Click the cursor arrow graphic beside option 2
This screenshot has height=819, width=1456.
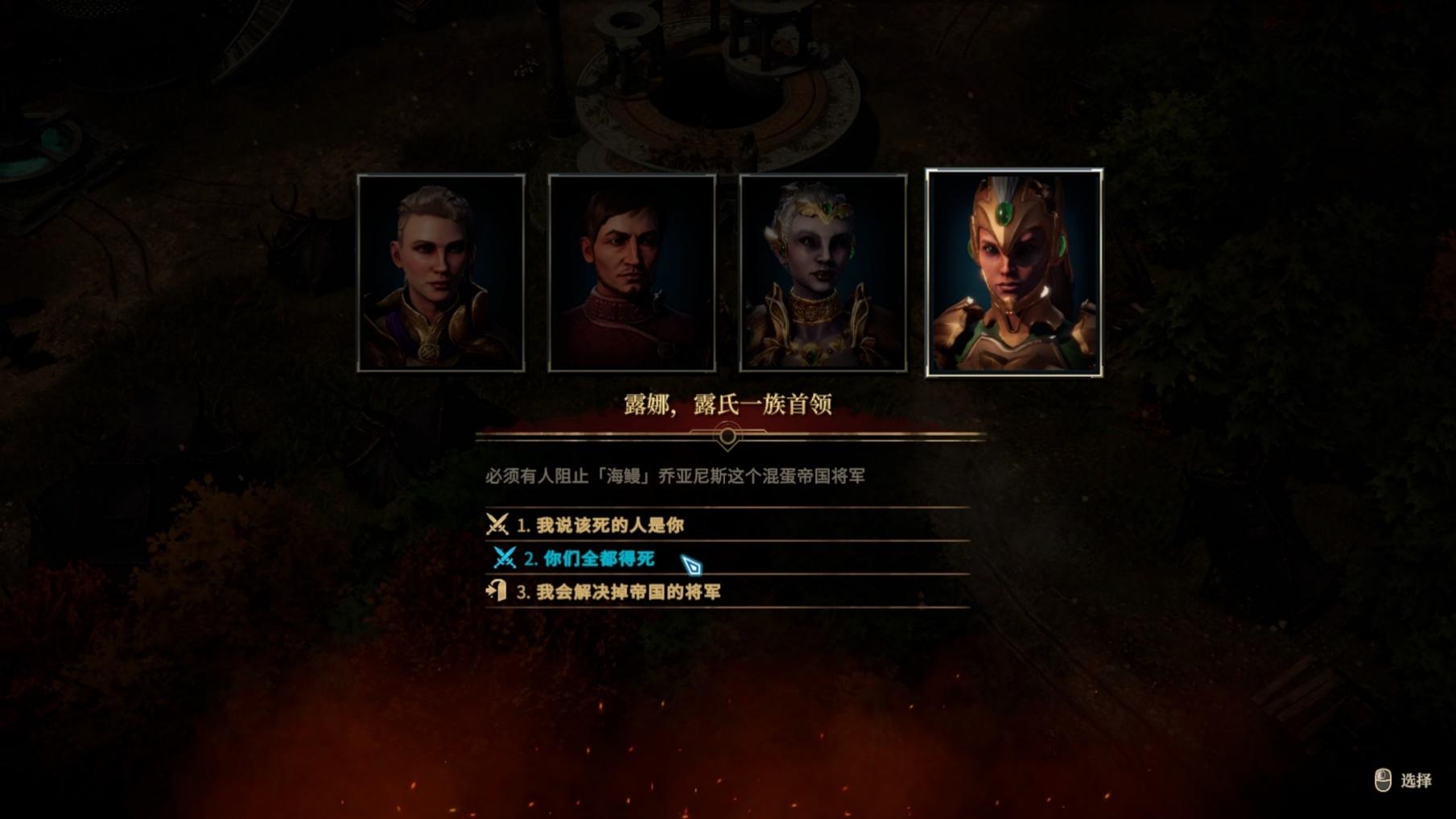pos(694,562)
